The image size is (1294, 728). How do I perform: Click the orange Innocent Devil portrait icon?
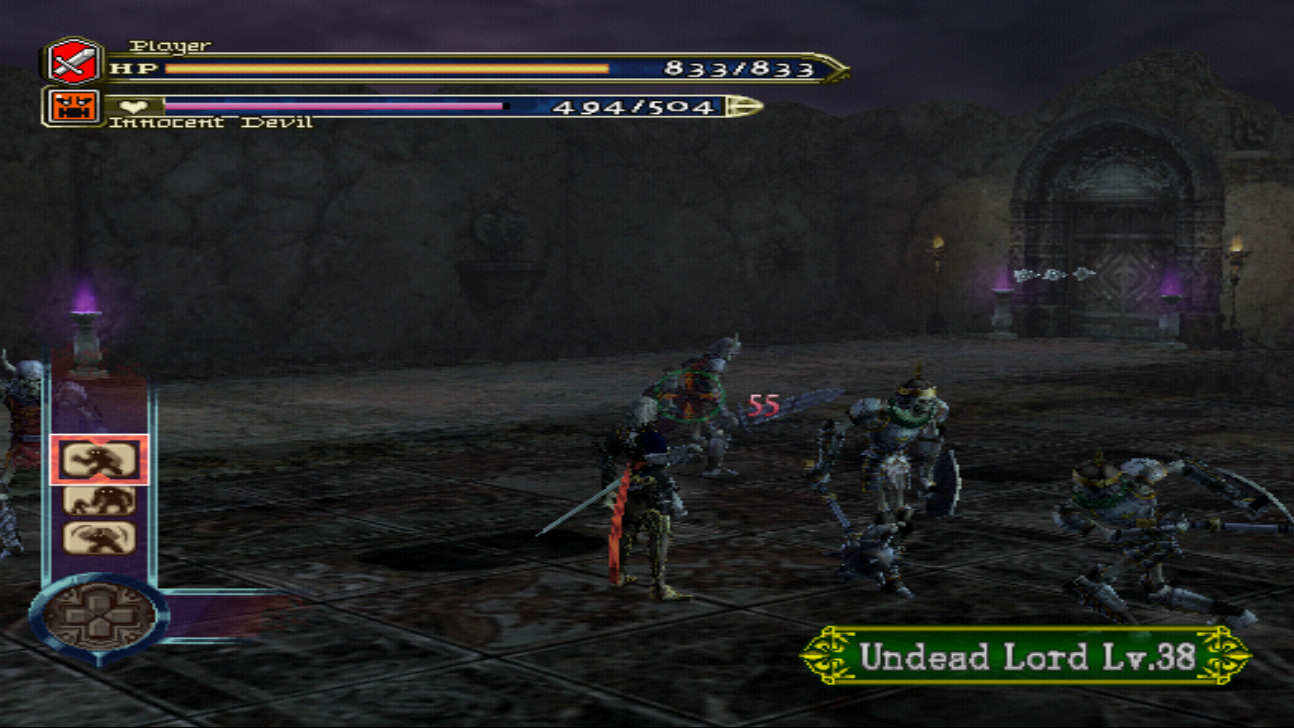tap(73, 106)
